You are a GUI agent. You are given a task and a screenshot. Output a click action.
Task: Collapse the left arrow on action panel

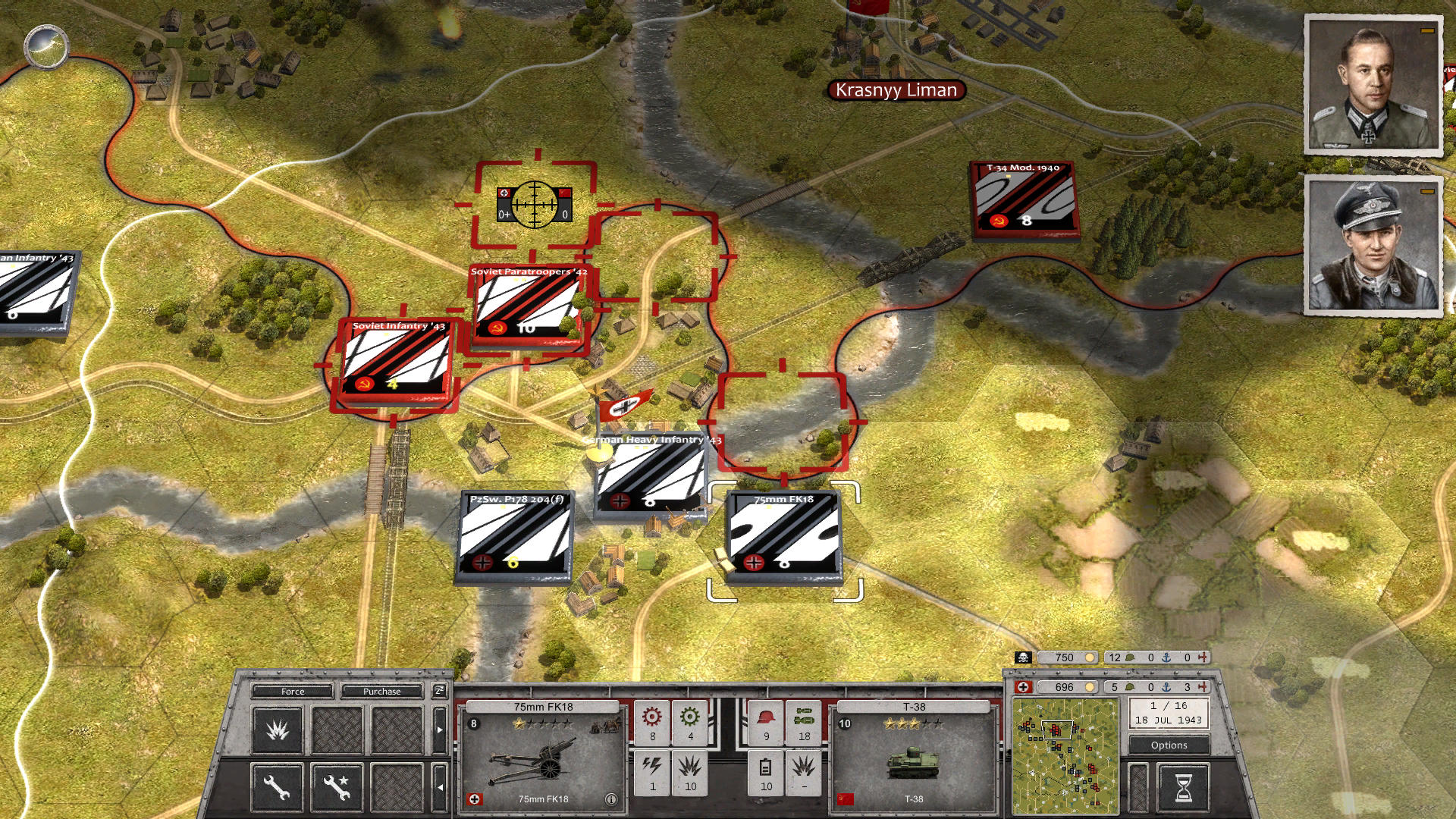439,786
